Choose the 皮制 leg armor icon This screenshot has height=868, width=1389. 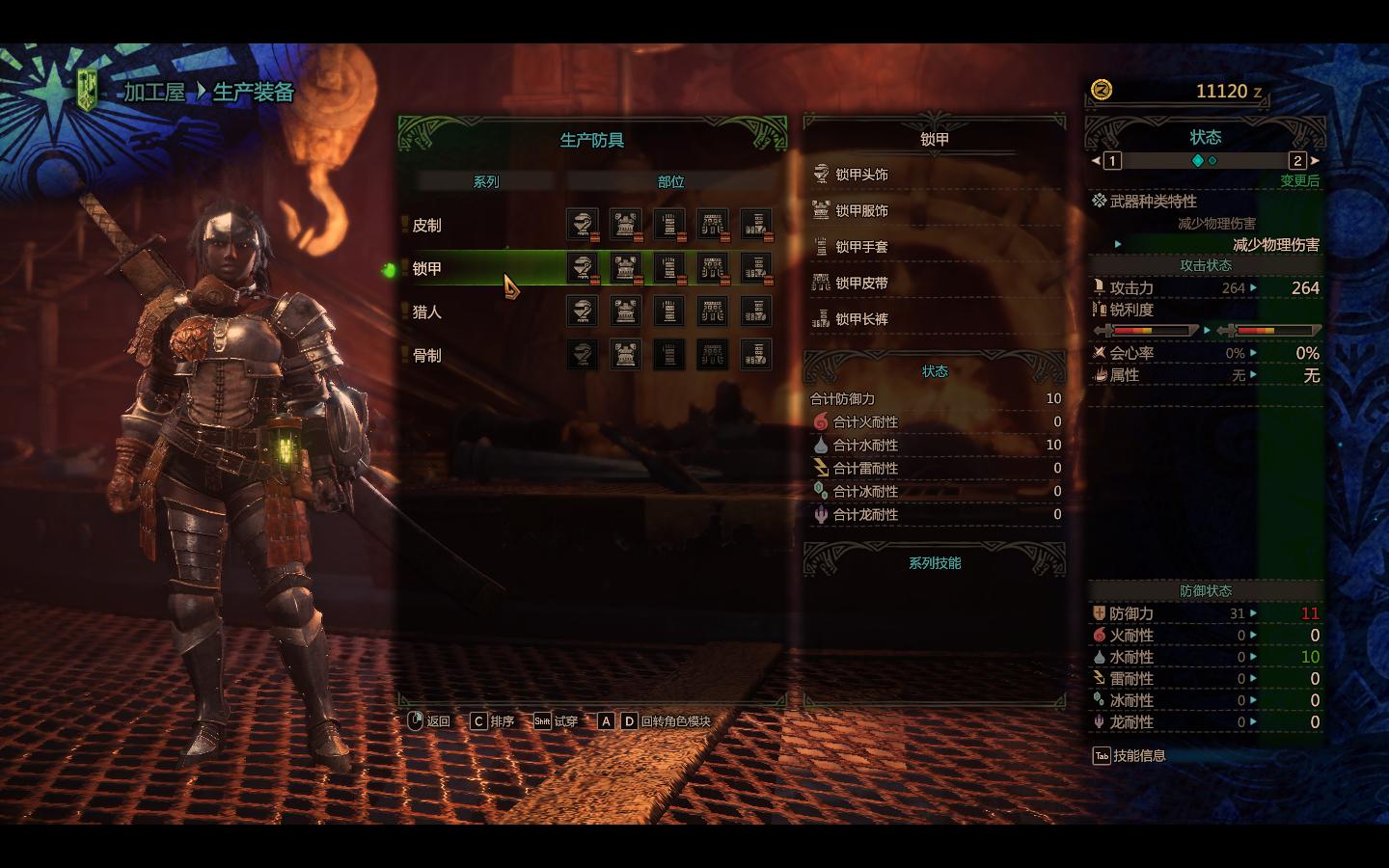(x=755, y=225)
